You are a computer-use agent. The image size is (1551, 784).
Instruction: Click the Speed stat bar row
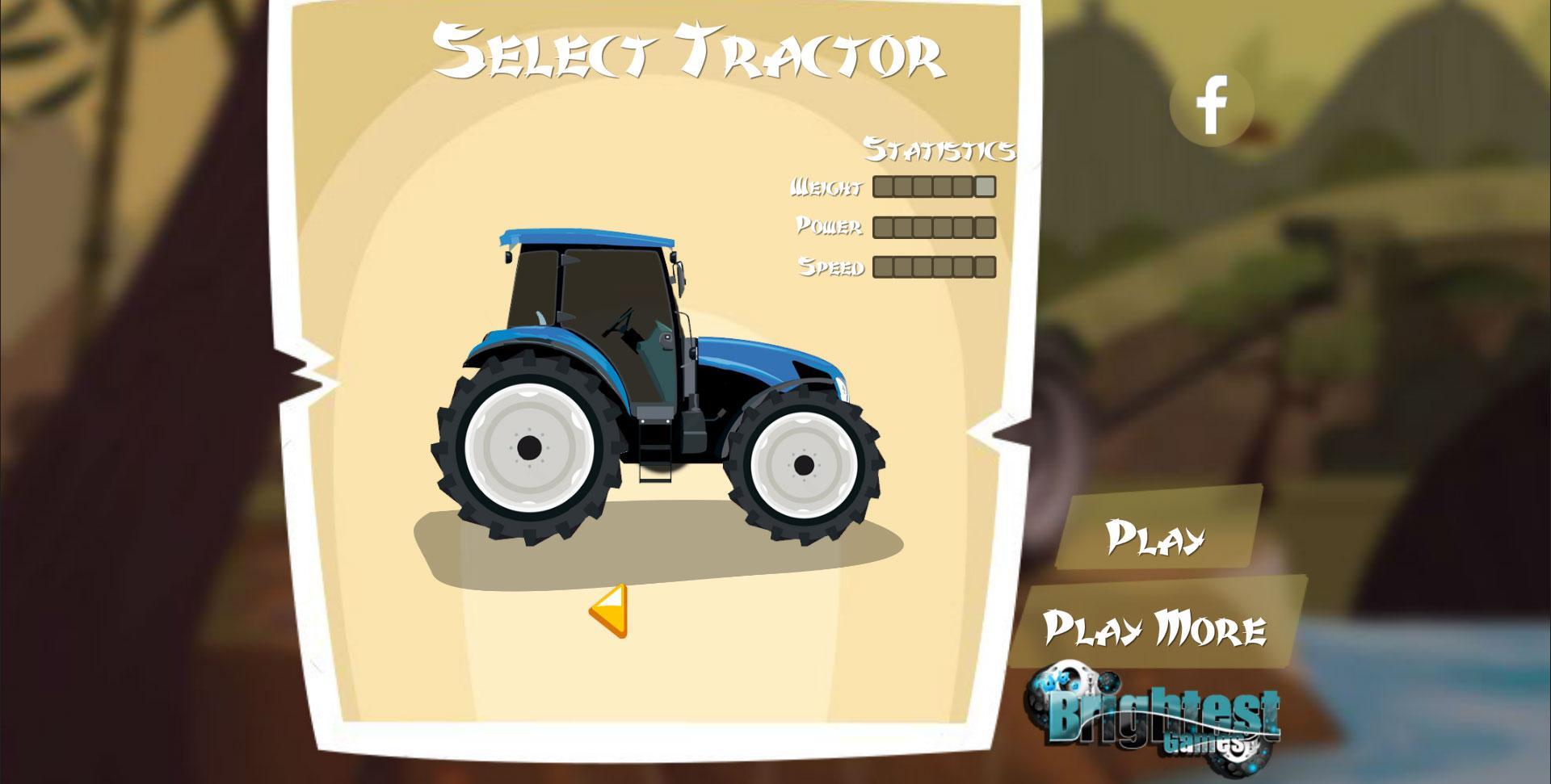[x=933, y=266]
